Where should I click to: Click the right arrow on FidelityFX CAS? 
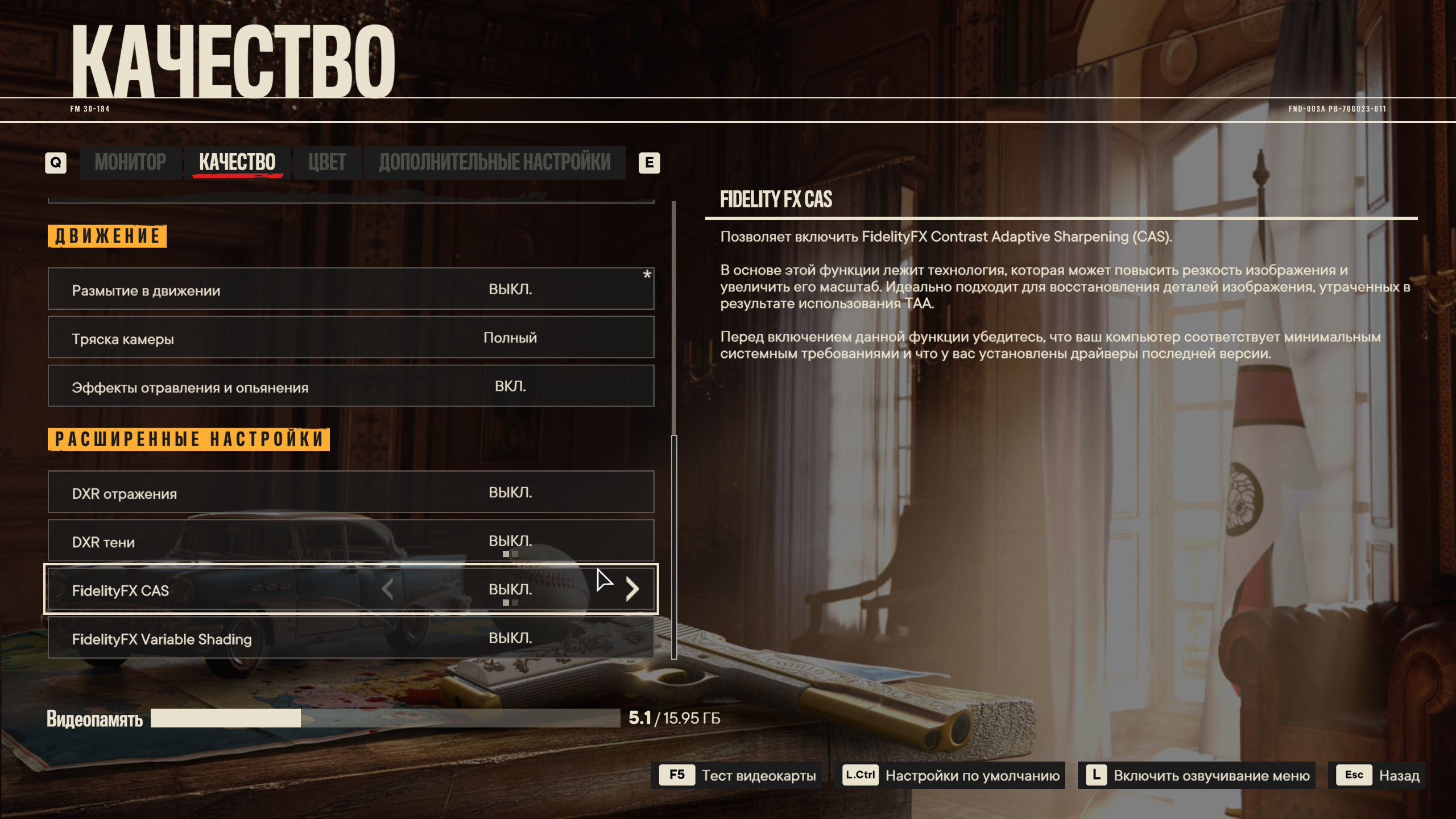coord(632,589)
